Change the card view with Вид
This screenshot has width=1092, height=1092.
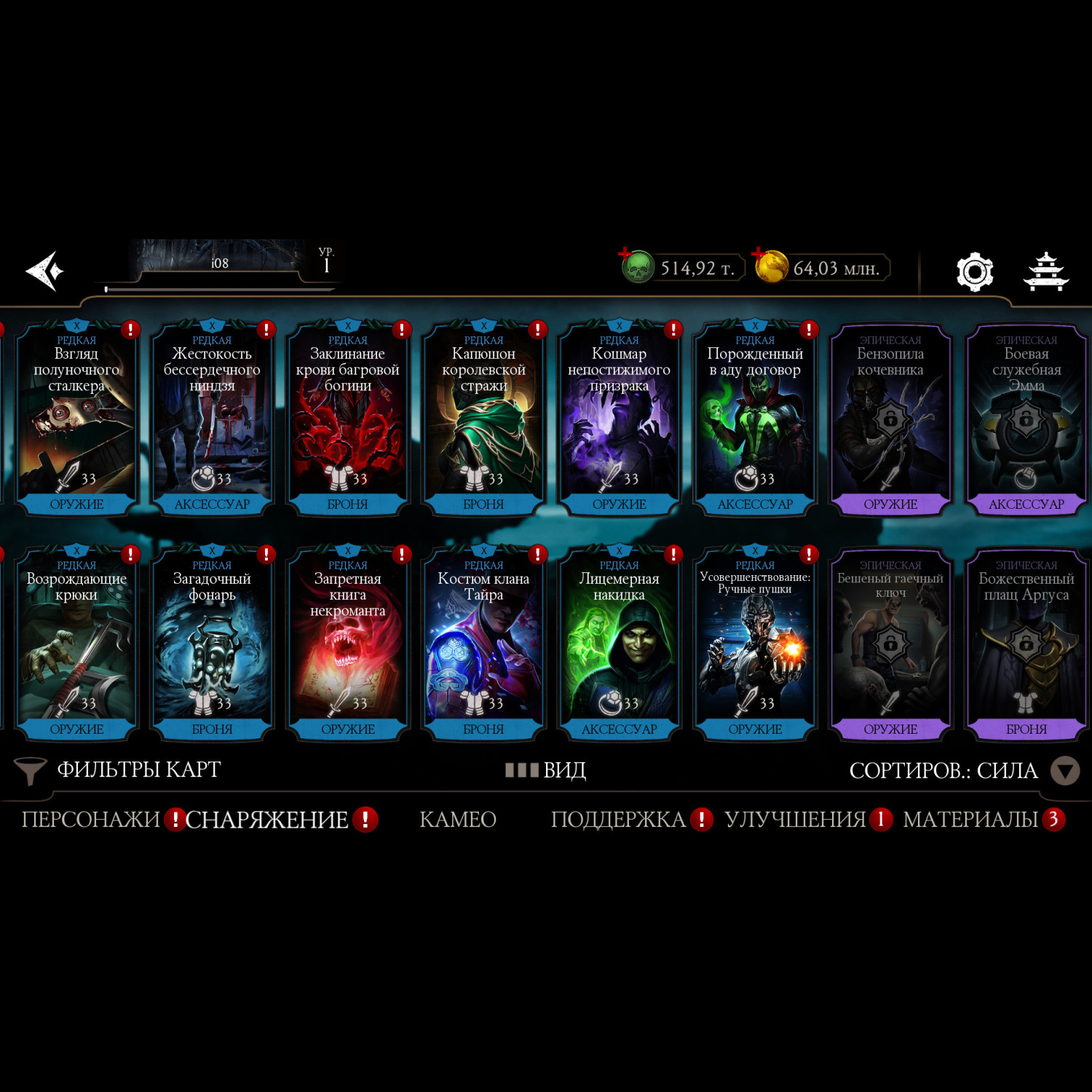(547, 770)
